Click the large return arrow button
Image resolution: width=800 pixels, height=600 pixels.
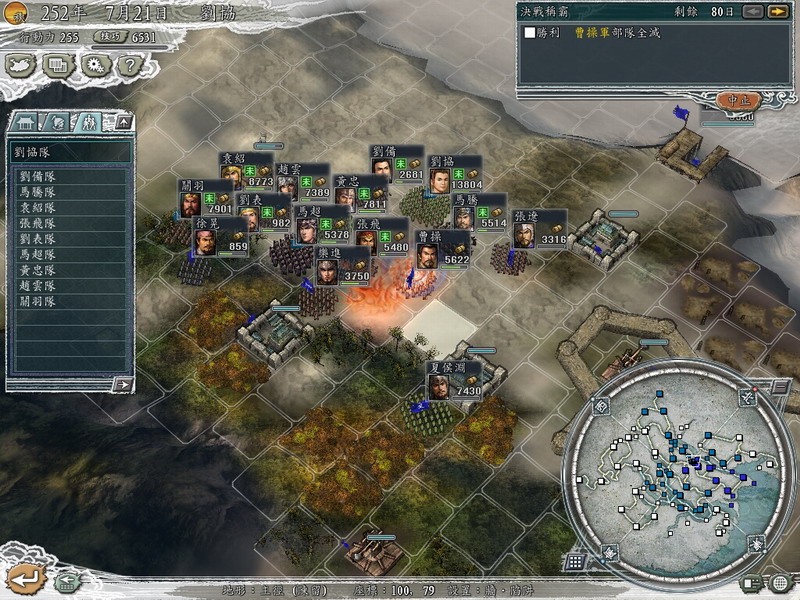click(x=24, y=577)
